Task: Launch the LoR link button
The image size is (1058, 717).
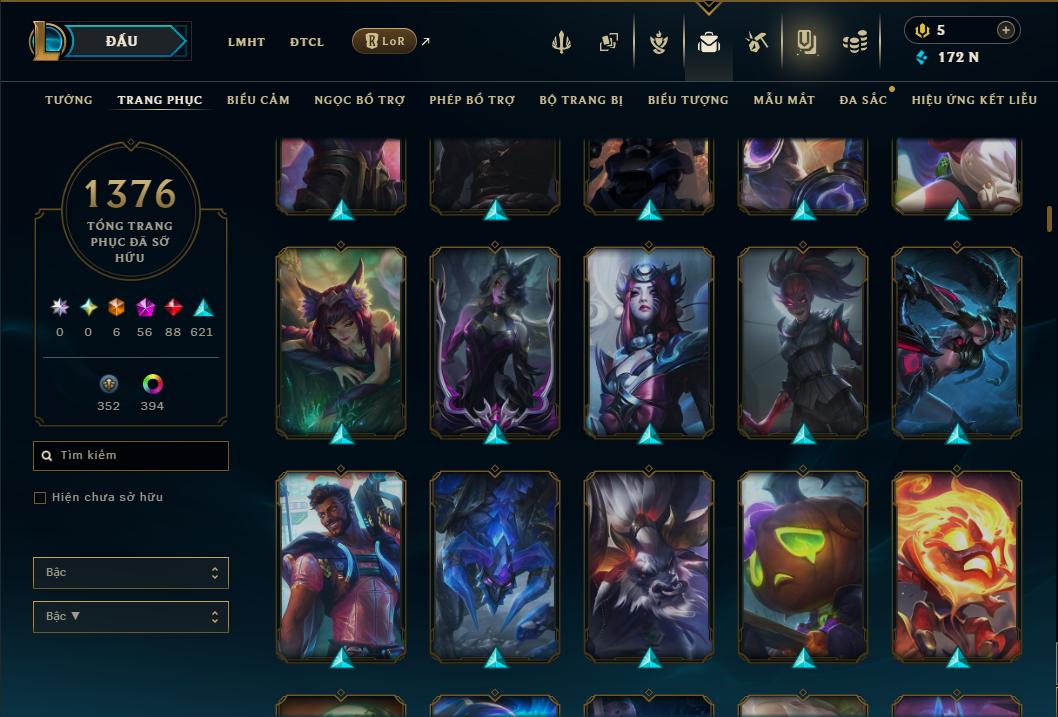Action: pos(385,41)
